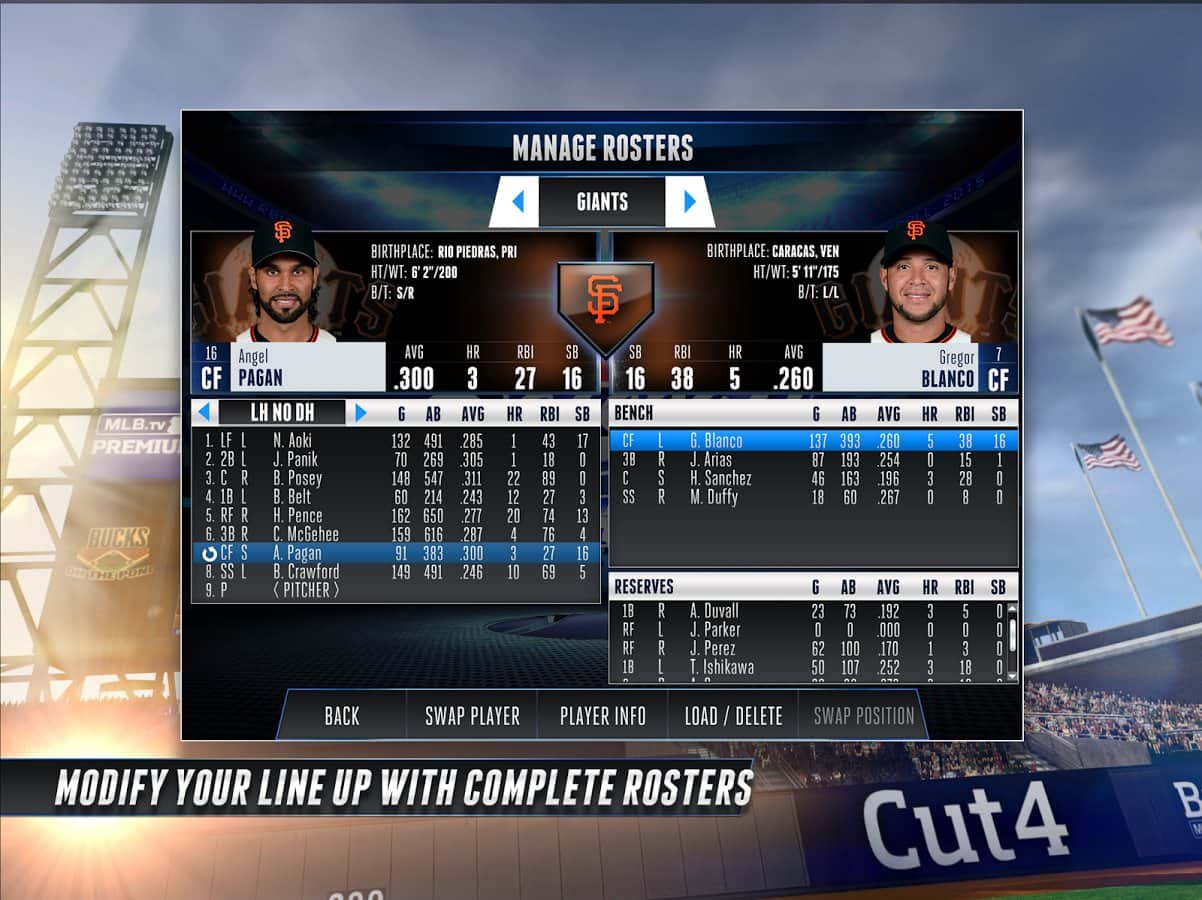This screenshot has height=900, width=1202.
Task: Choose B. Posey in the batting order
Action: [396, 478]
